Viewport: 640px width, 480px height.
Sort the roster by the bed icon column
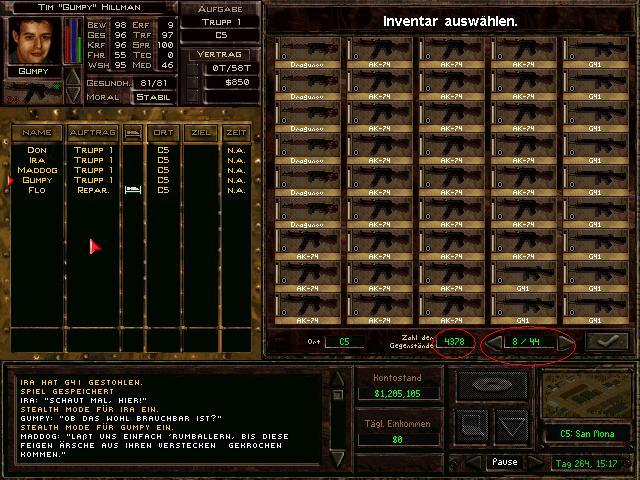point(132,132)
